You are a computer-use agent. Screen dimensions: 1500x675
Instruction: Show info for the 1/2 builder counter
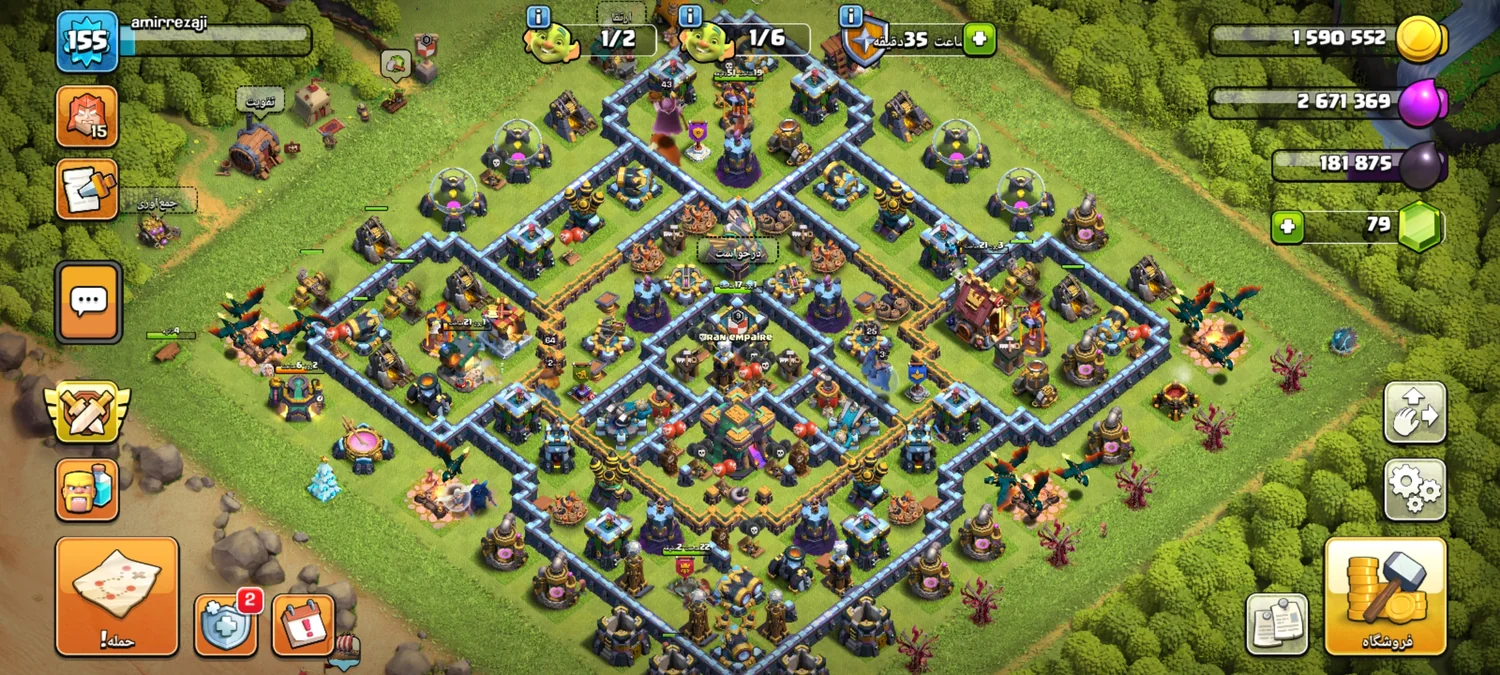click(x=538, y=16)
